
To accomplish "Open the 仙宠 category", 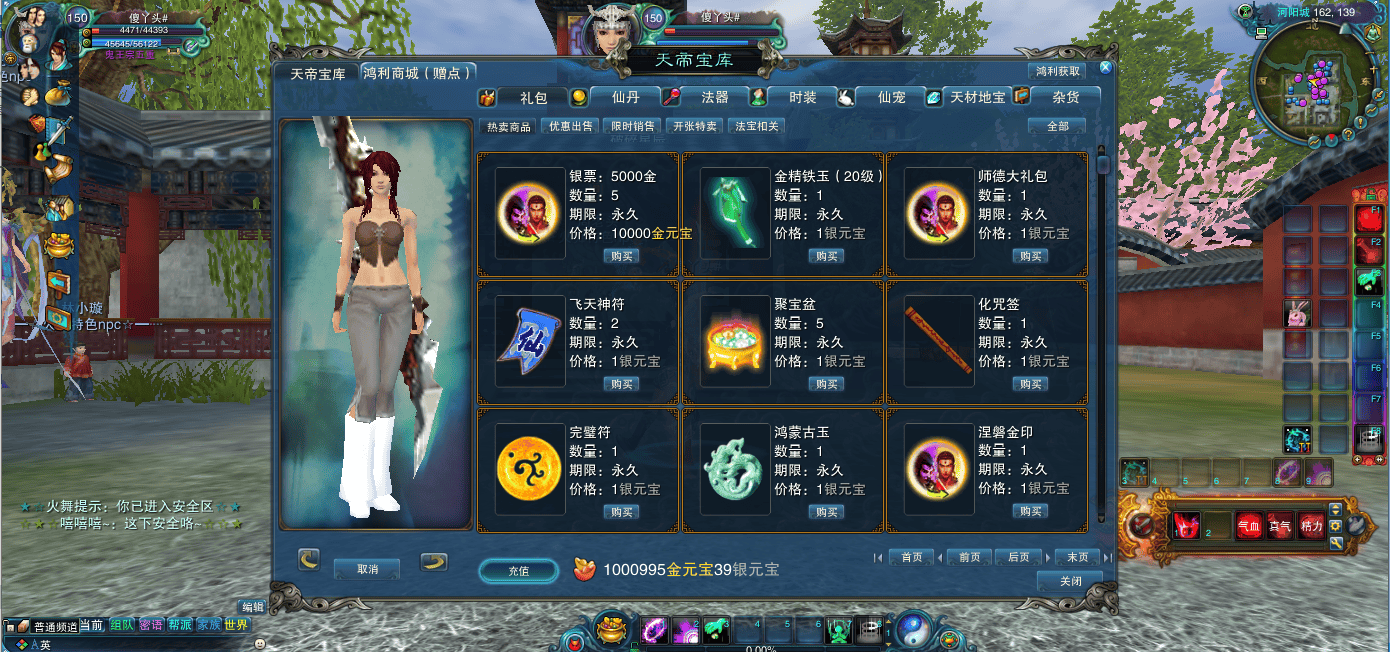I will pos(890,97).
